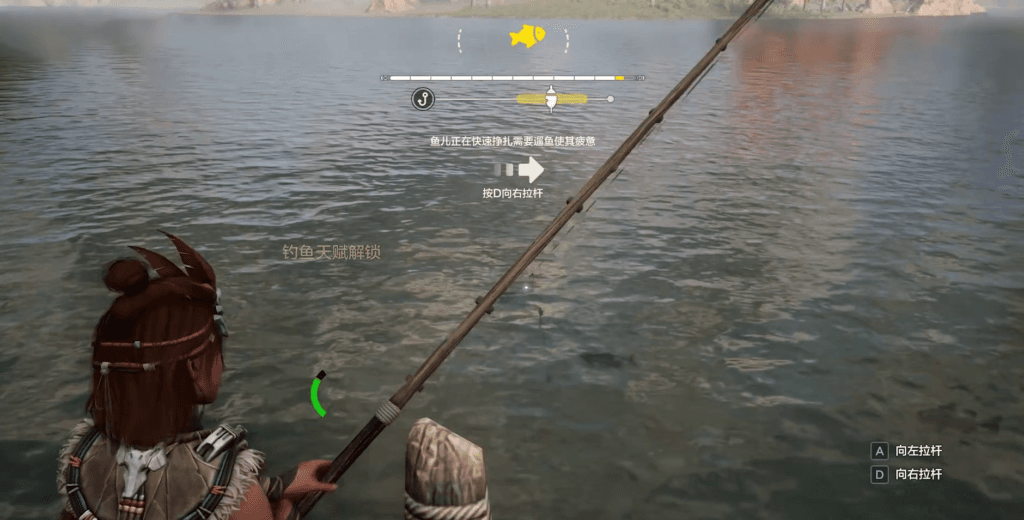Select the fishing hook icon

423,98
